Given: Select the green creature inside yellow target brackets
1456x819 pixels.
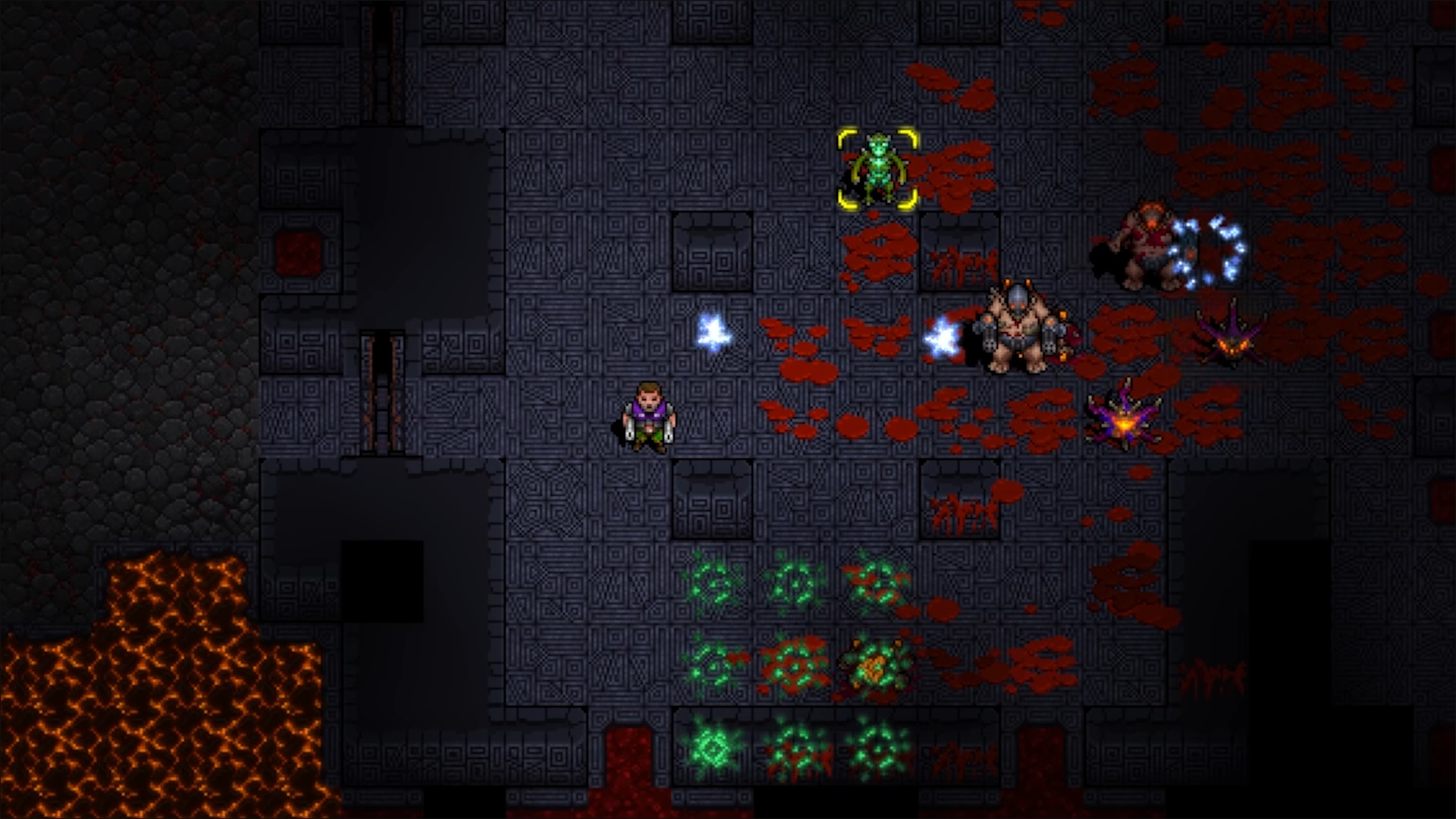Looking at the screenshot, I should click(x=878, y=168).
